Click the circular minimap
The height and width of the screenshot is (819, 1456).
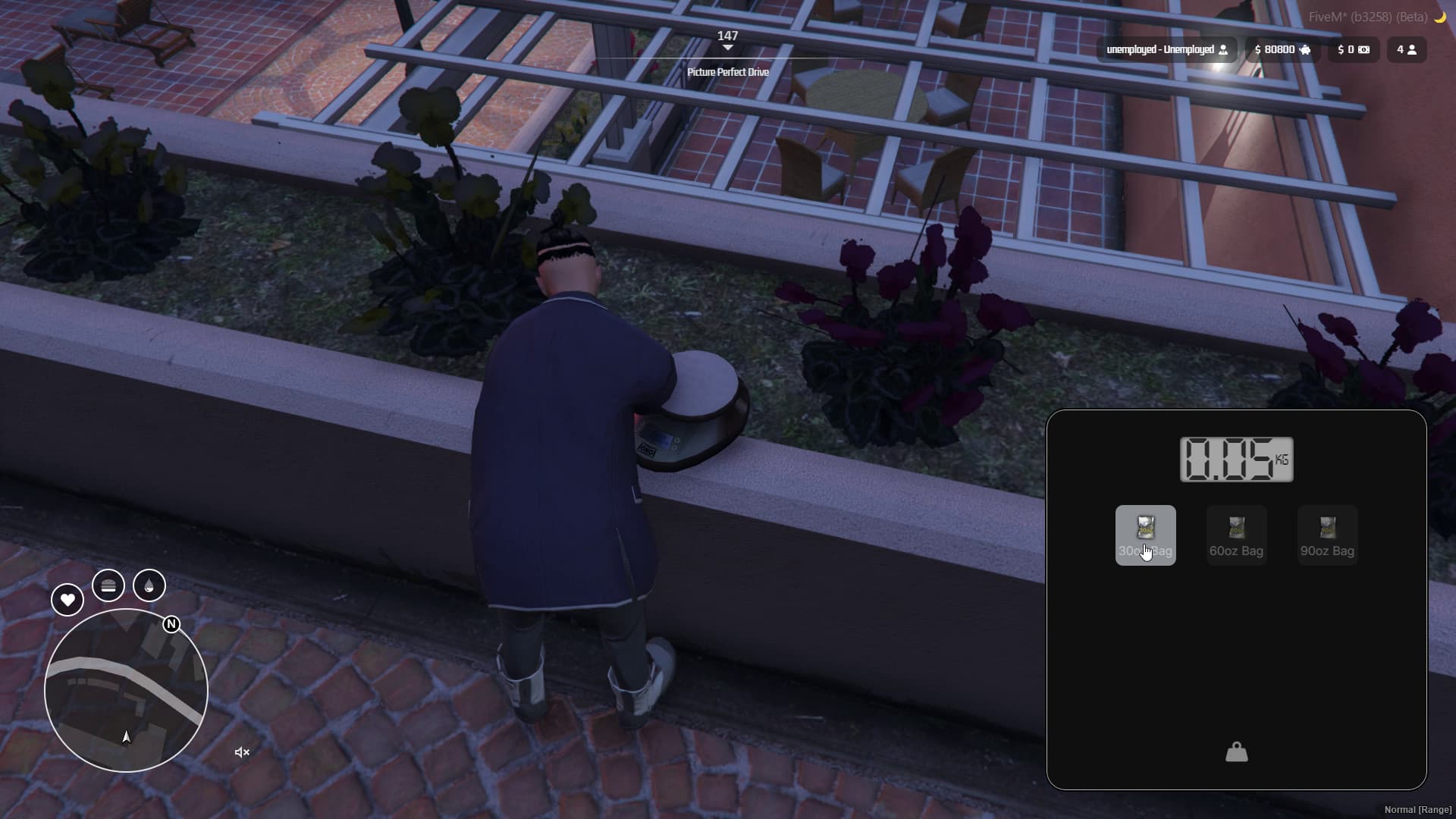pyautogui.click(x=127, y=690)
